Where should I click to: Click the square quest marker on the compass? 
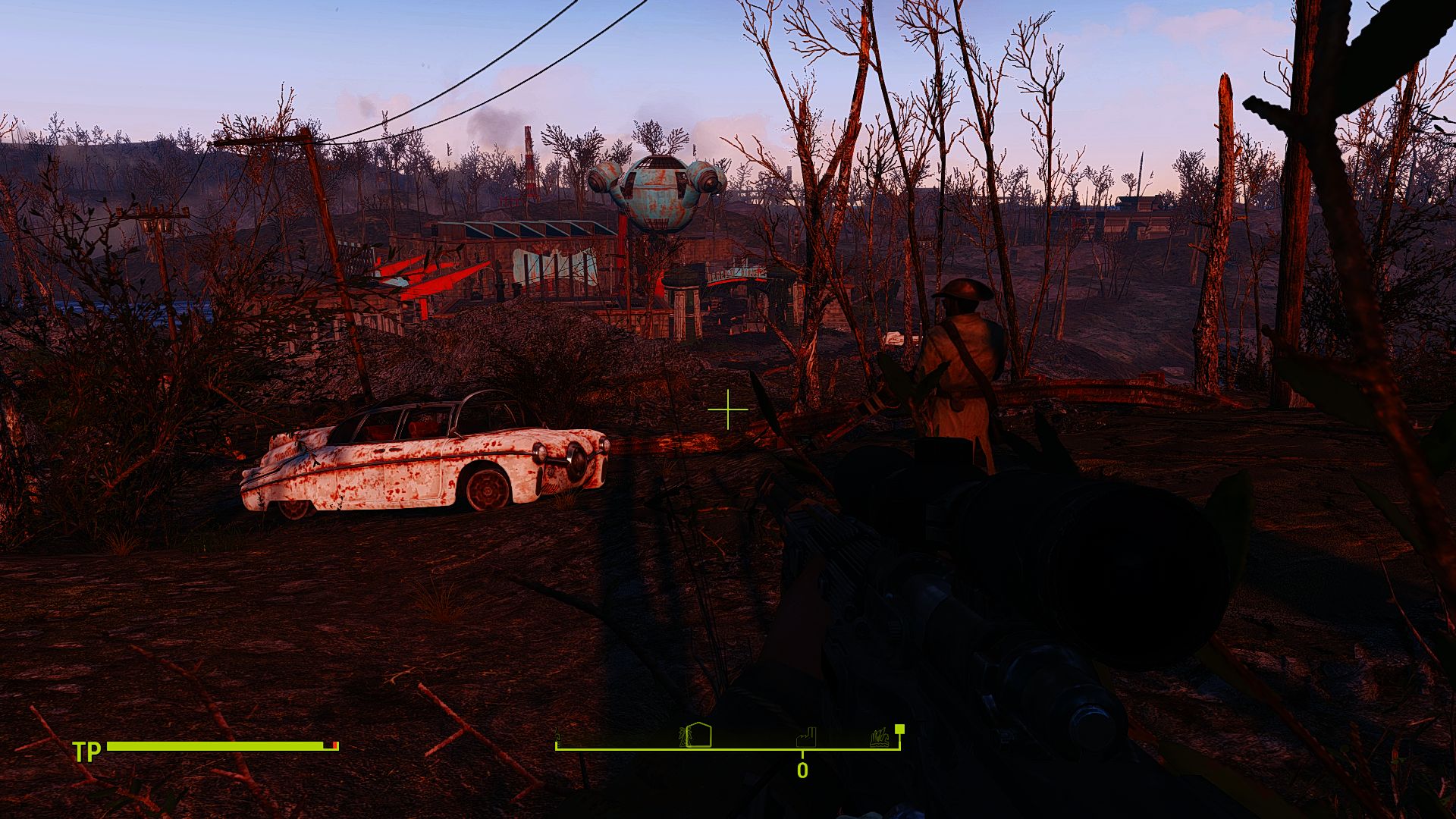(899, 730)
